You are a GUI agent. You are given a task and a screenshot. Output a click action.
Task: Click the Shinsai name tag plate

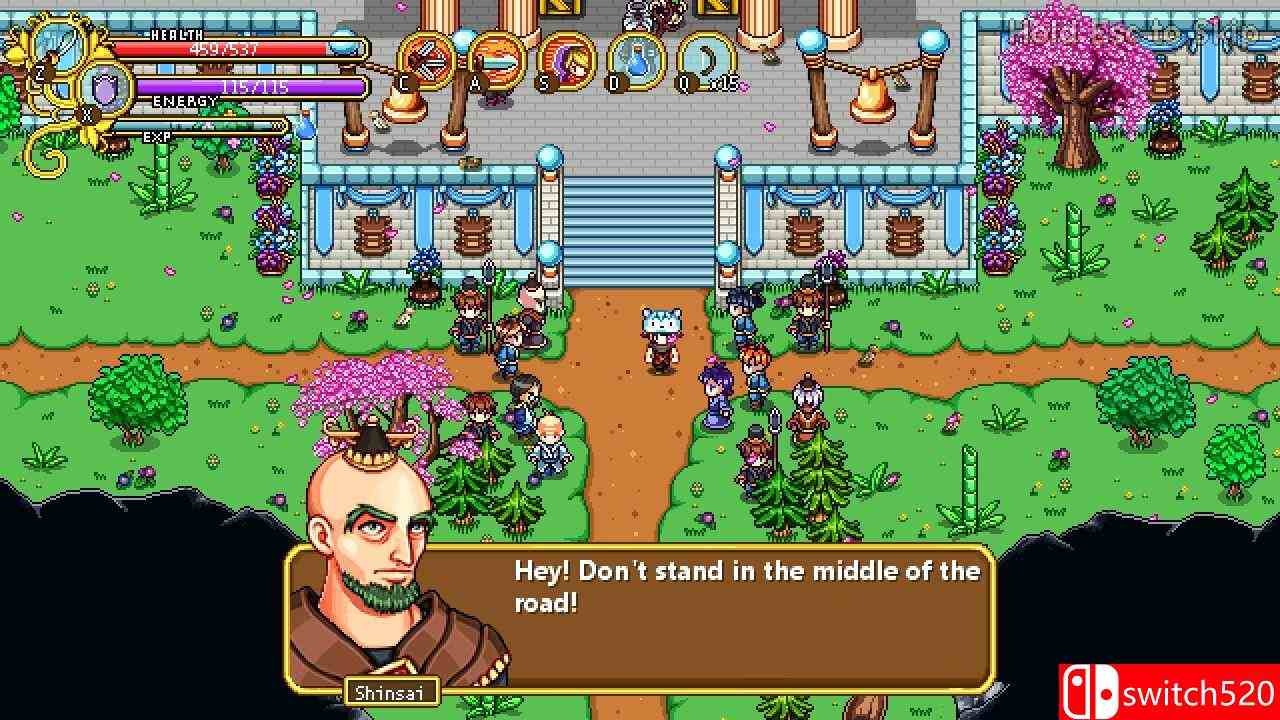click(392, 690)
